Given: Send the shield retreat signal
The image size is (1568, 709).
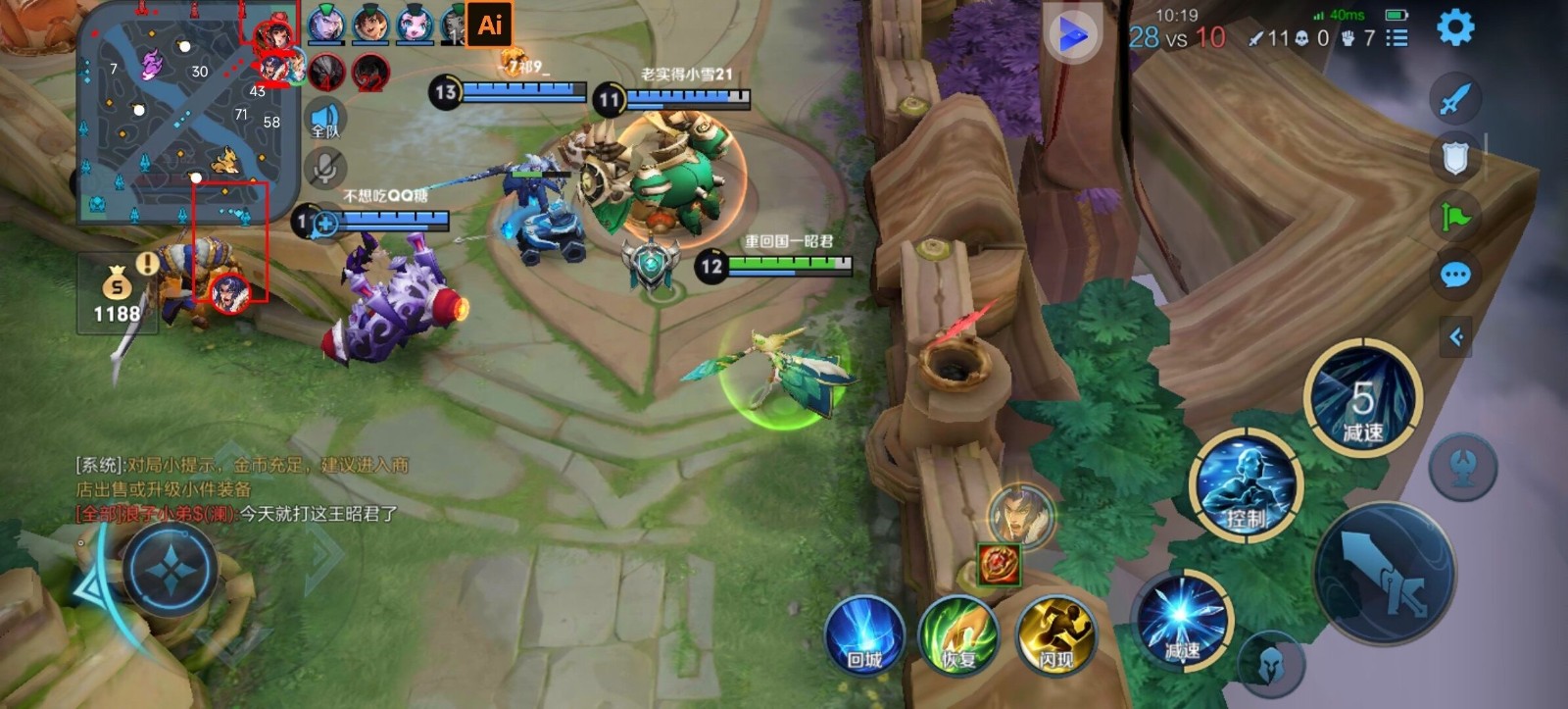Looking at the screenshot, I should [x=1455, y=157].
